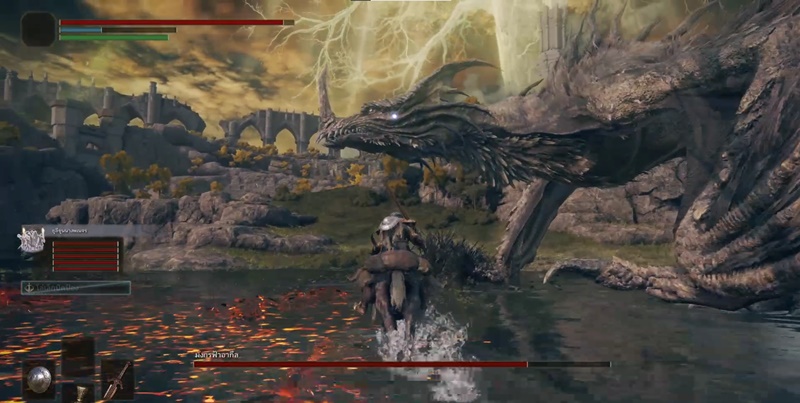Select the sword weapon slot
The image size is (800, 403).
117,378
